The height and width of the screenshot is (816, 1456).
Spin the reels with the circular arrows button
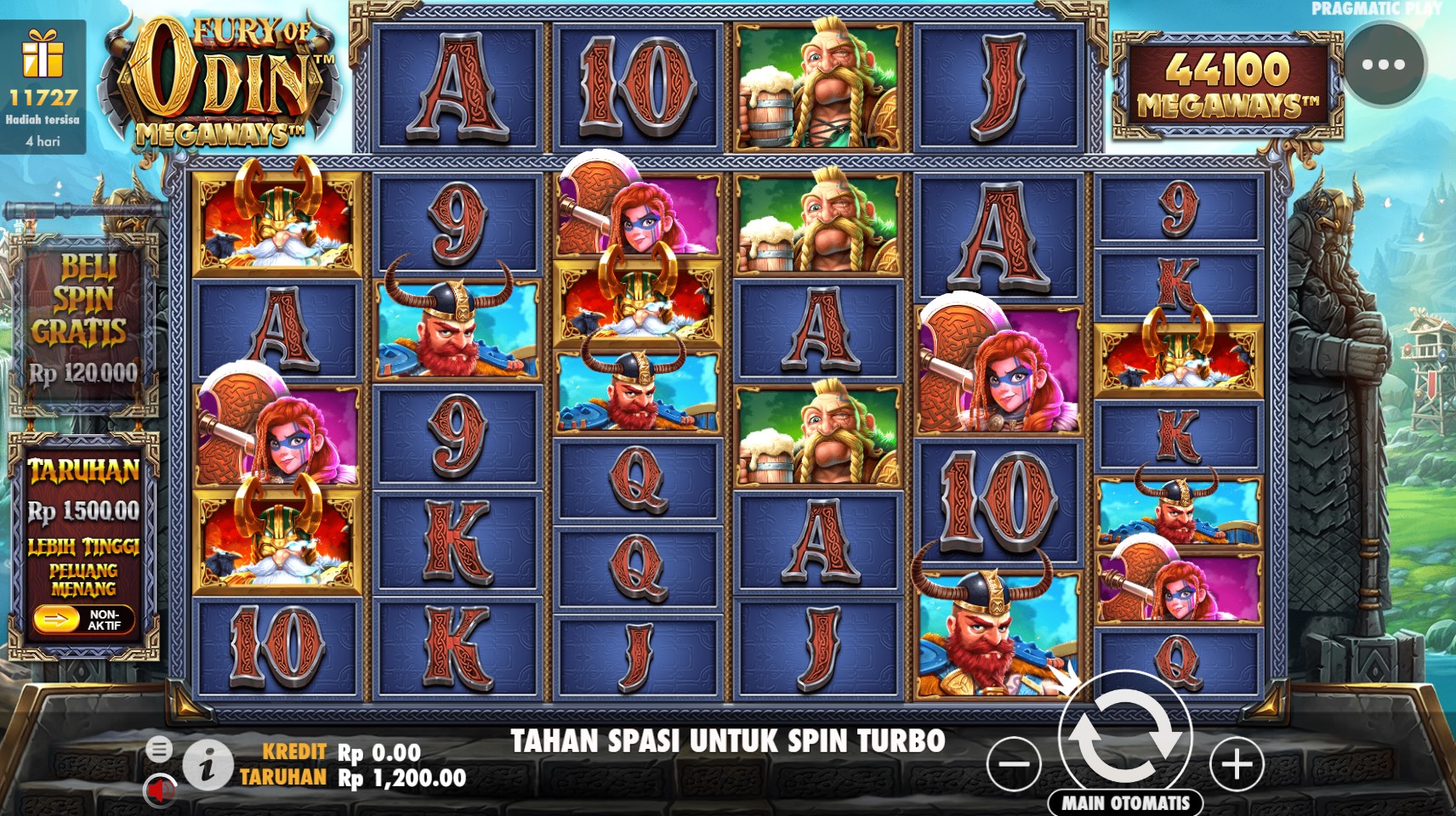tap(1124, 734)
